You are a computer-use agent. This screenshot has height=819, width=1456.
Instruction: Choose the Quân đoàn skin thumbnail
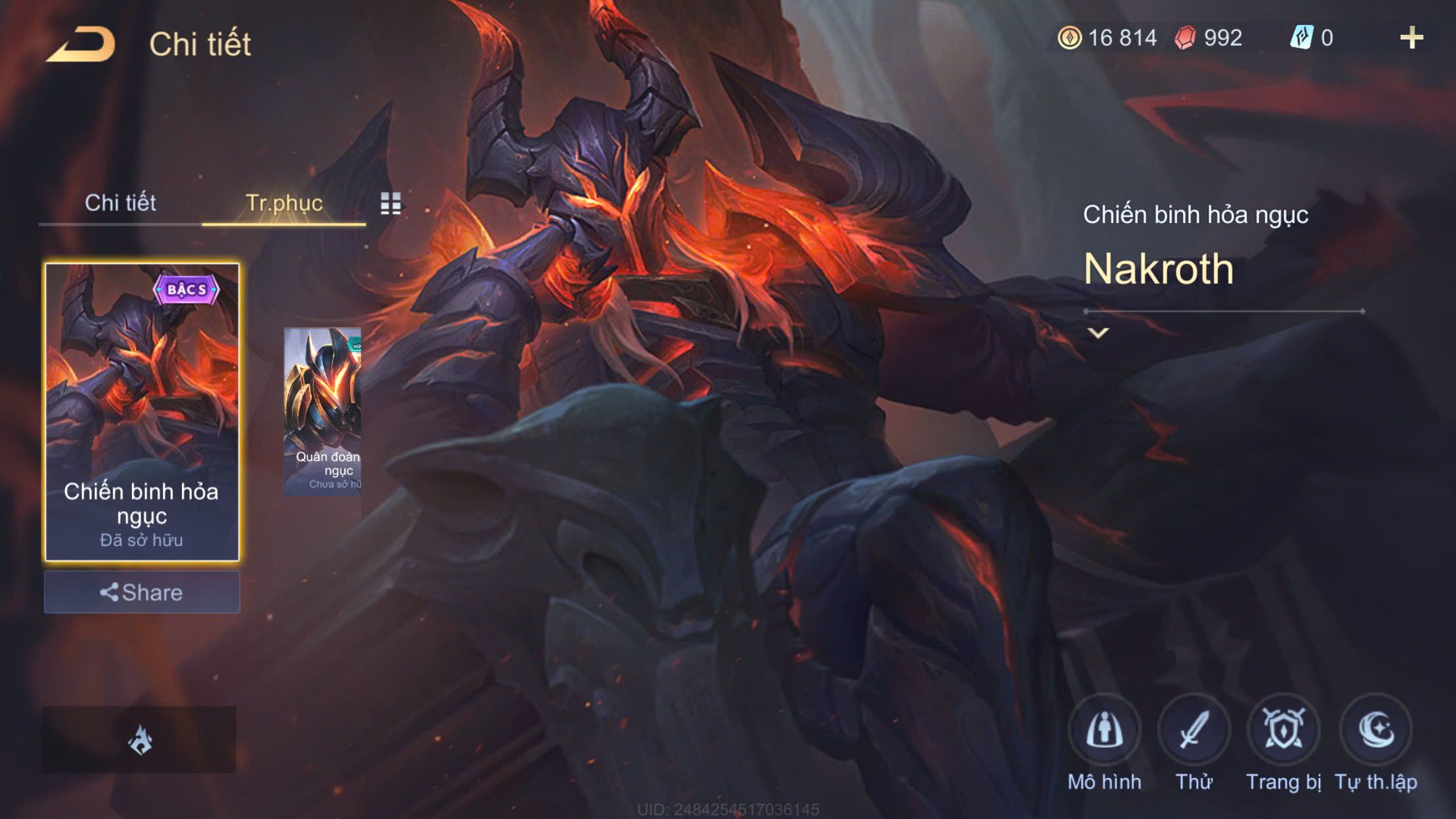pyautogui.click(x=322, y=411)
